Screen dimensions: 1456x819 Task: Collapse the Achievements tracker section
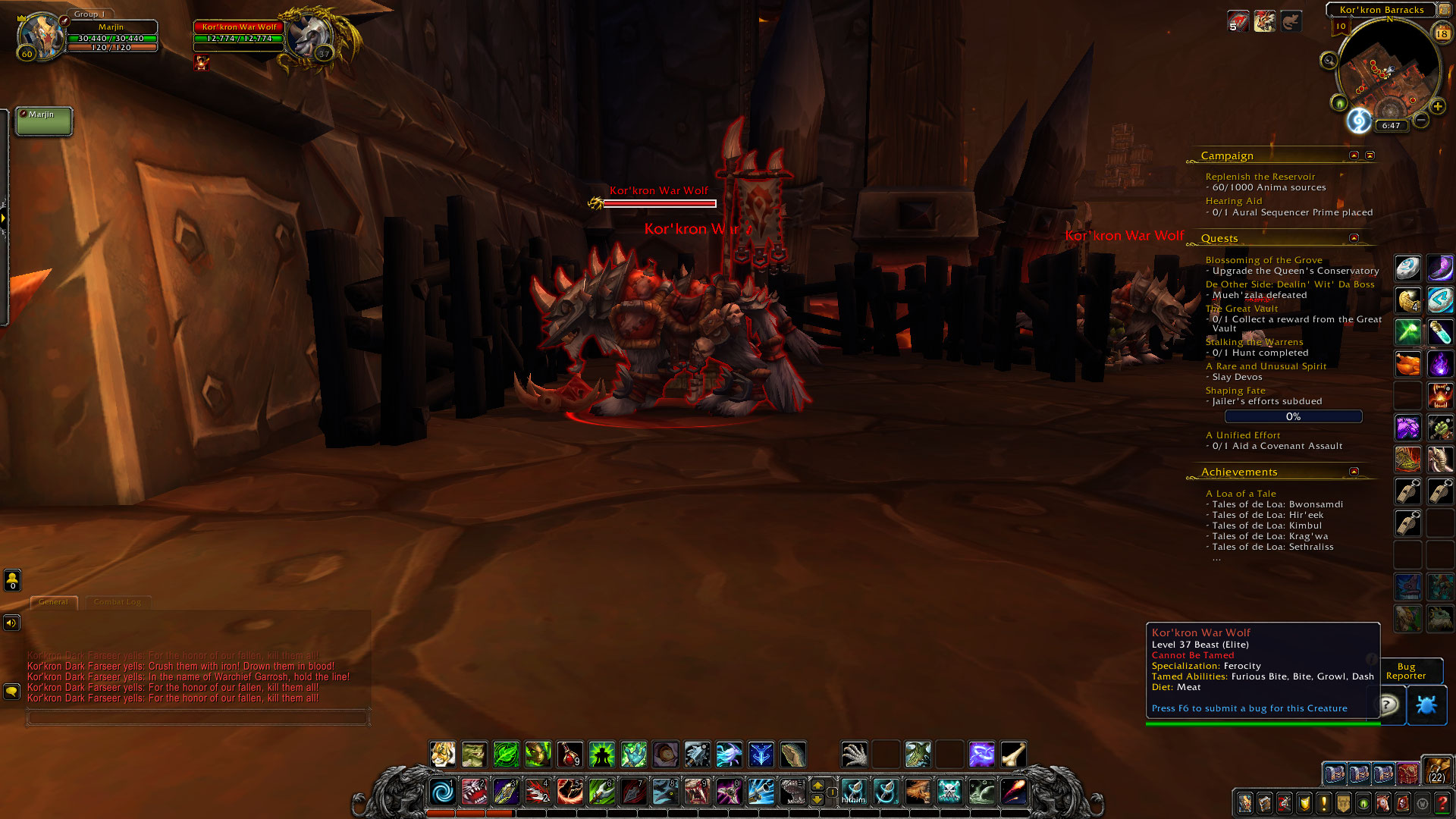coord(1354,471)
